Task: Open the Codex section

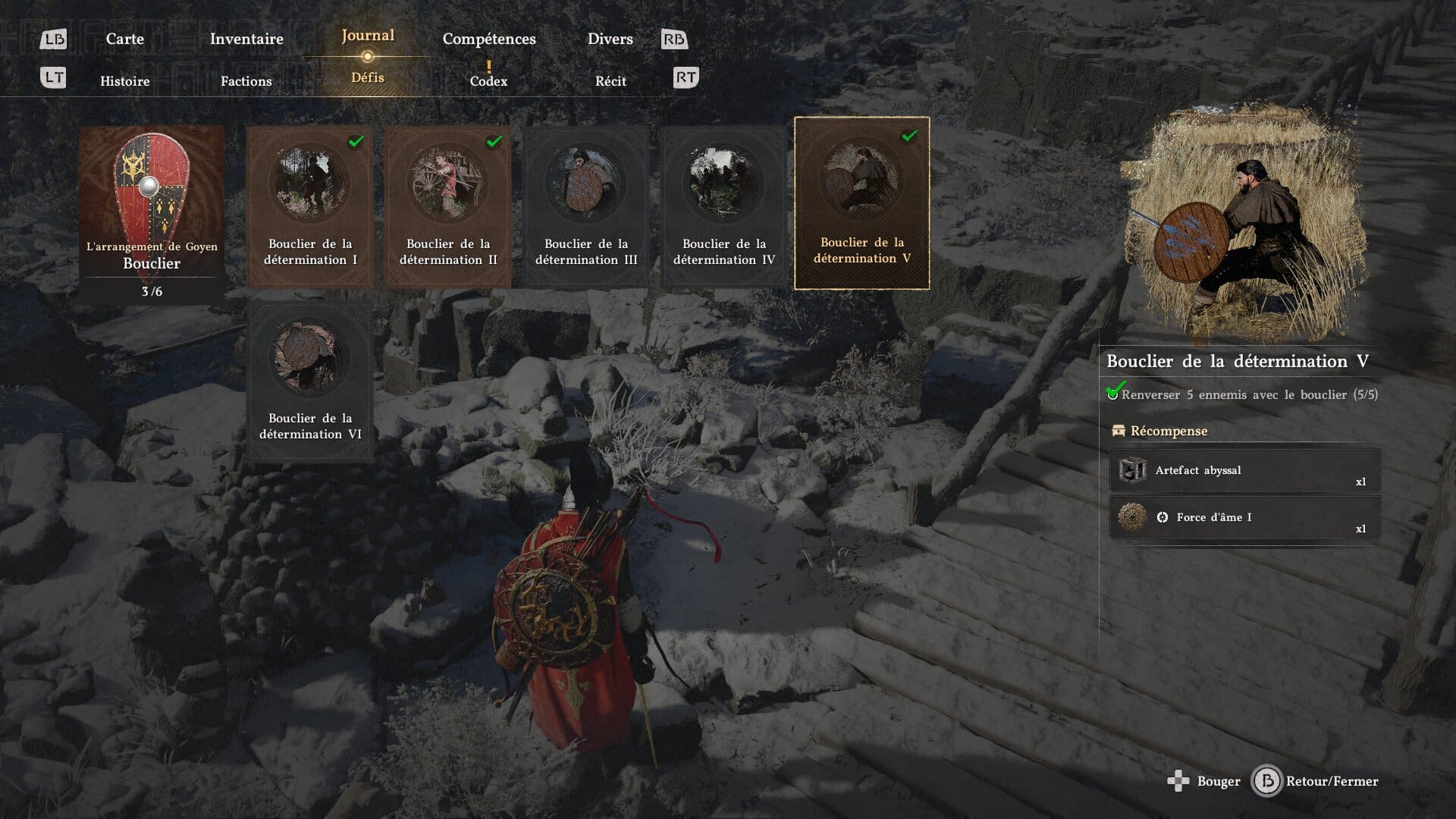Action: point(488,80)
